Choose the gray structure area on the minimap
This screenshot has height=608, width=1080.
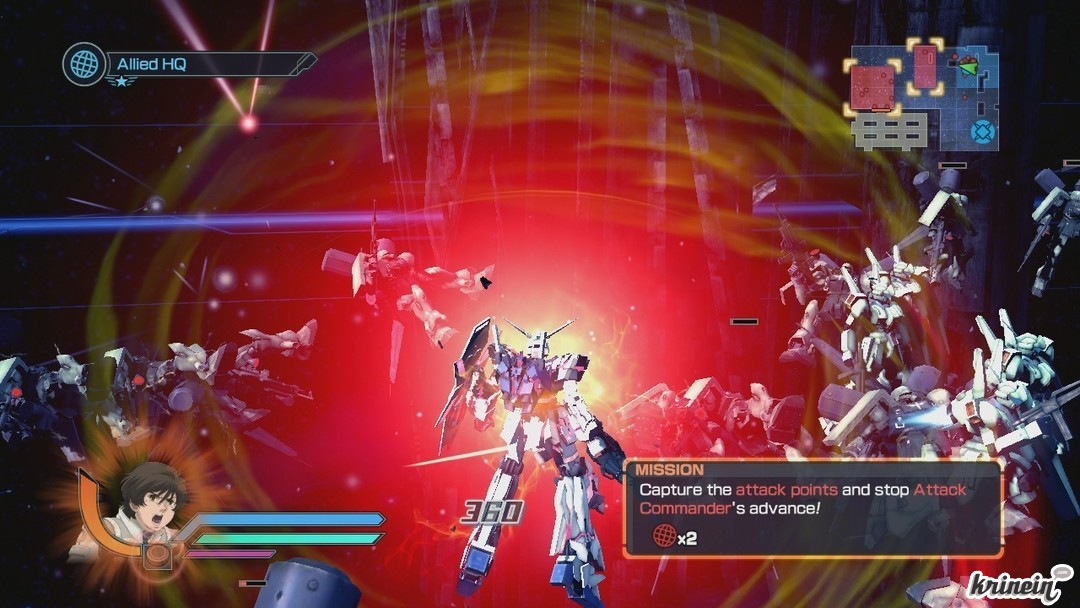[888, 131]
